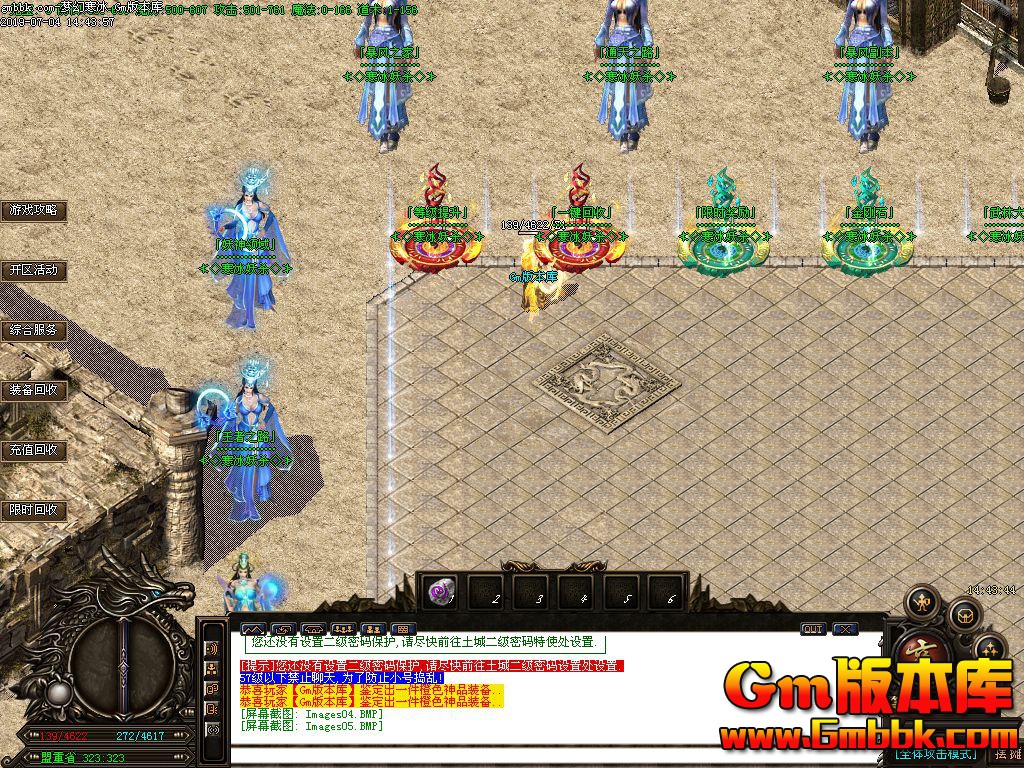Select the first chat channel tab
Viewport: 1024px width, 768px height.
(253, 629)
